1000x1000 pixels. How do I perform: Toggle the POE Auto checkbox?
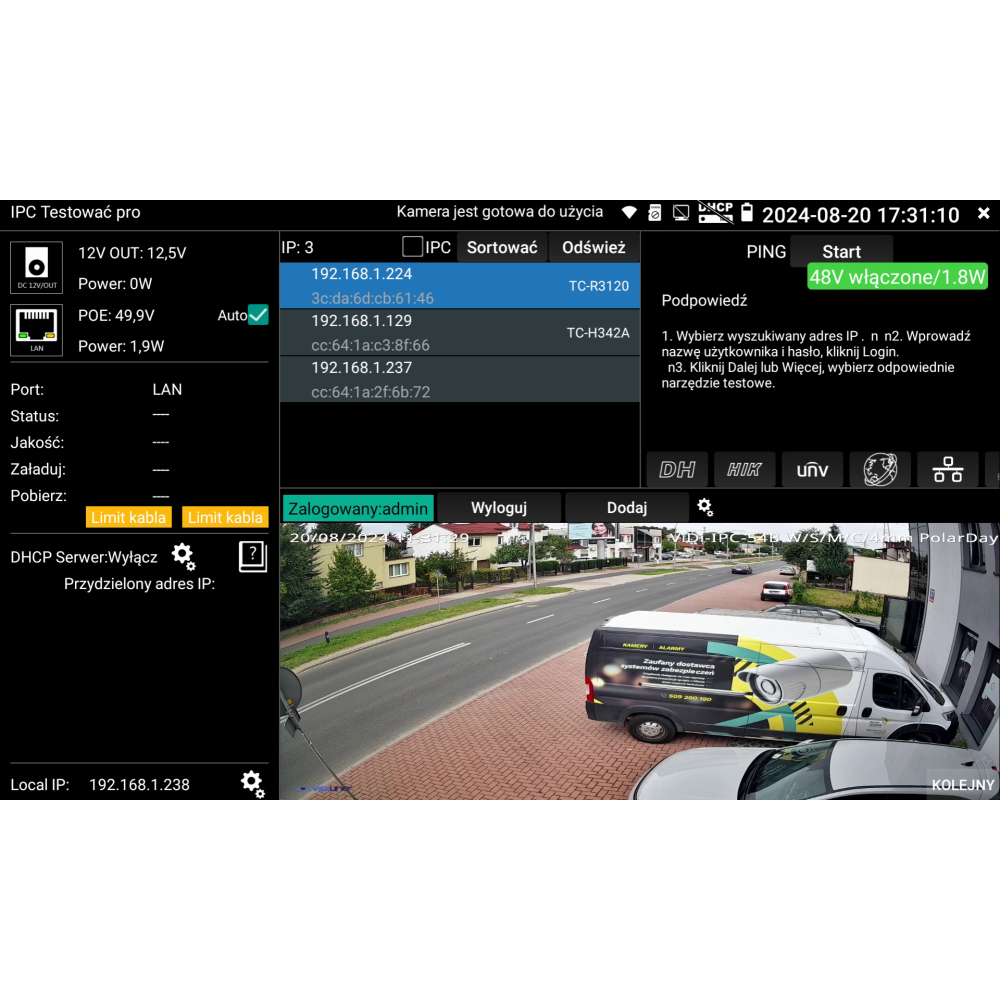258,315
